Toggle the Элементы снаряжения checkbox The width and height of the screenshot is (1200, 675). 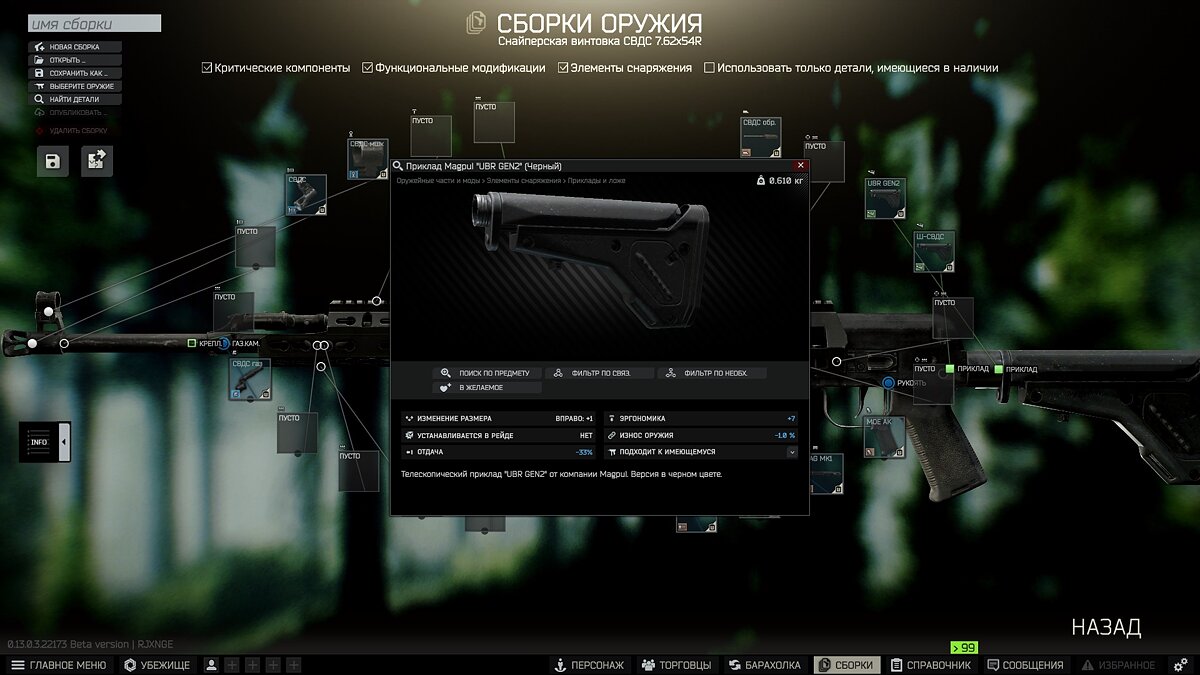point(564,68)
